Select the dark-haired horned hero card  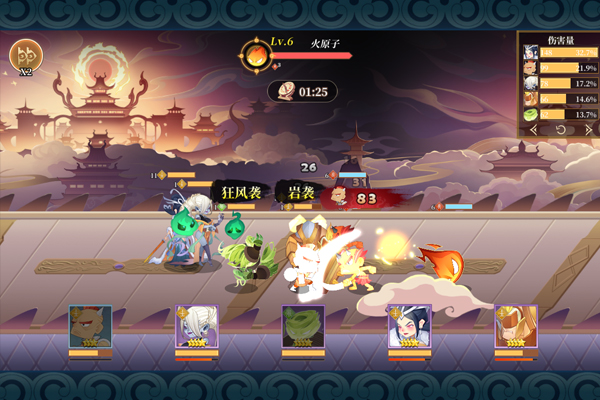[409, 327]
